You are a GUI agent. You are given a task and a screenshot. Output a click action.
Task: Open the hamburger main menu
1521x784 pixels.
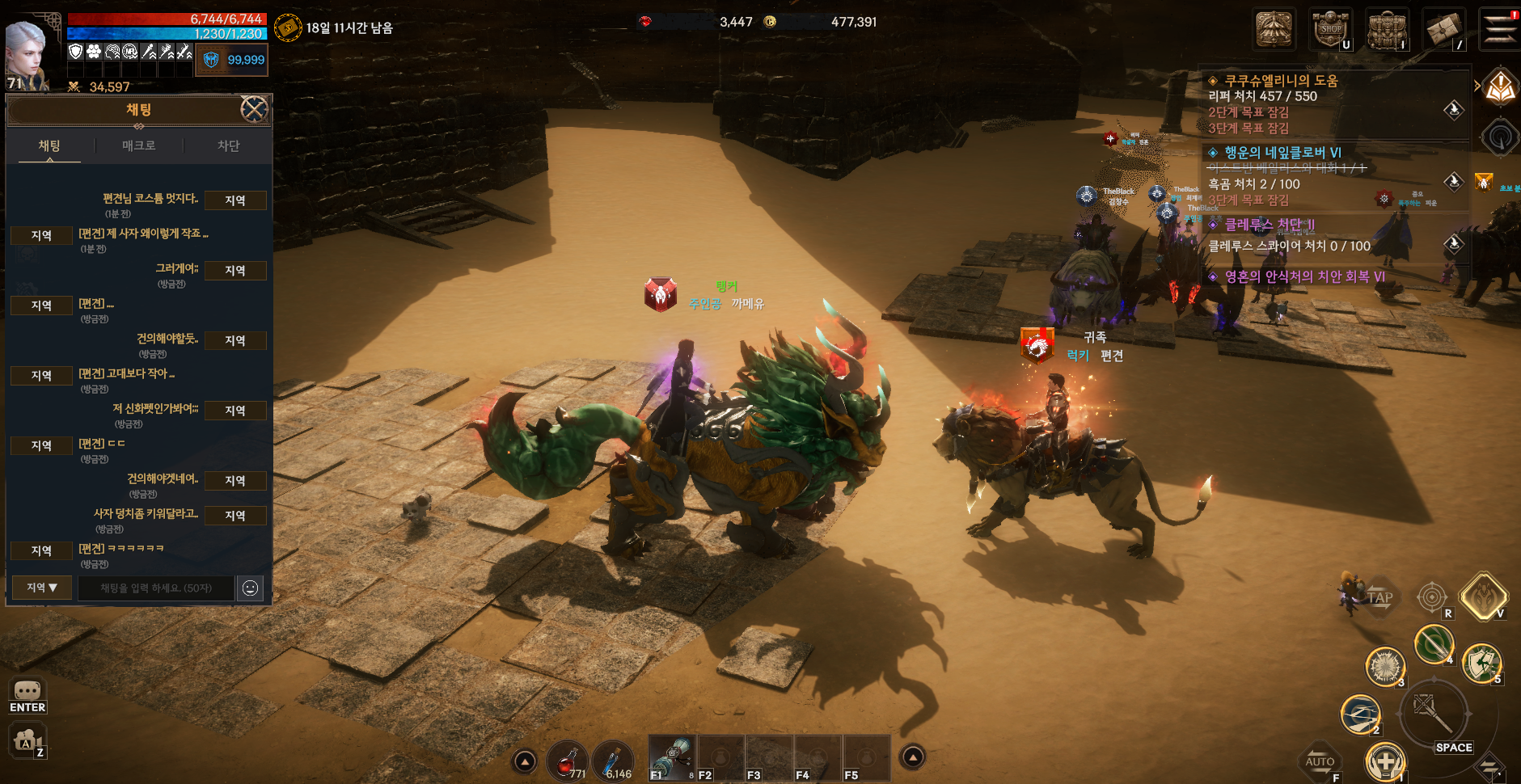click(x=1500, y=29)
